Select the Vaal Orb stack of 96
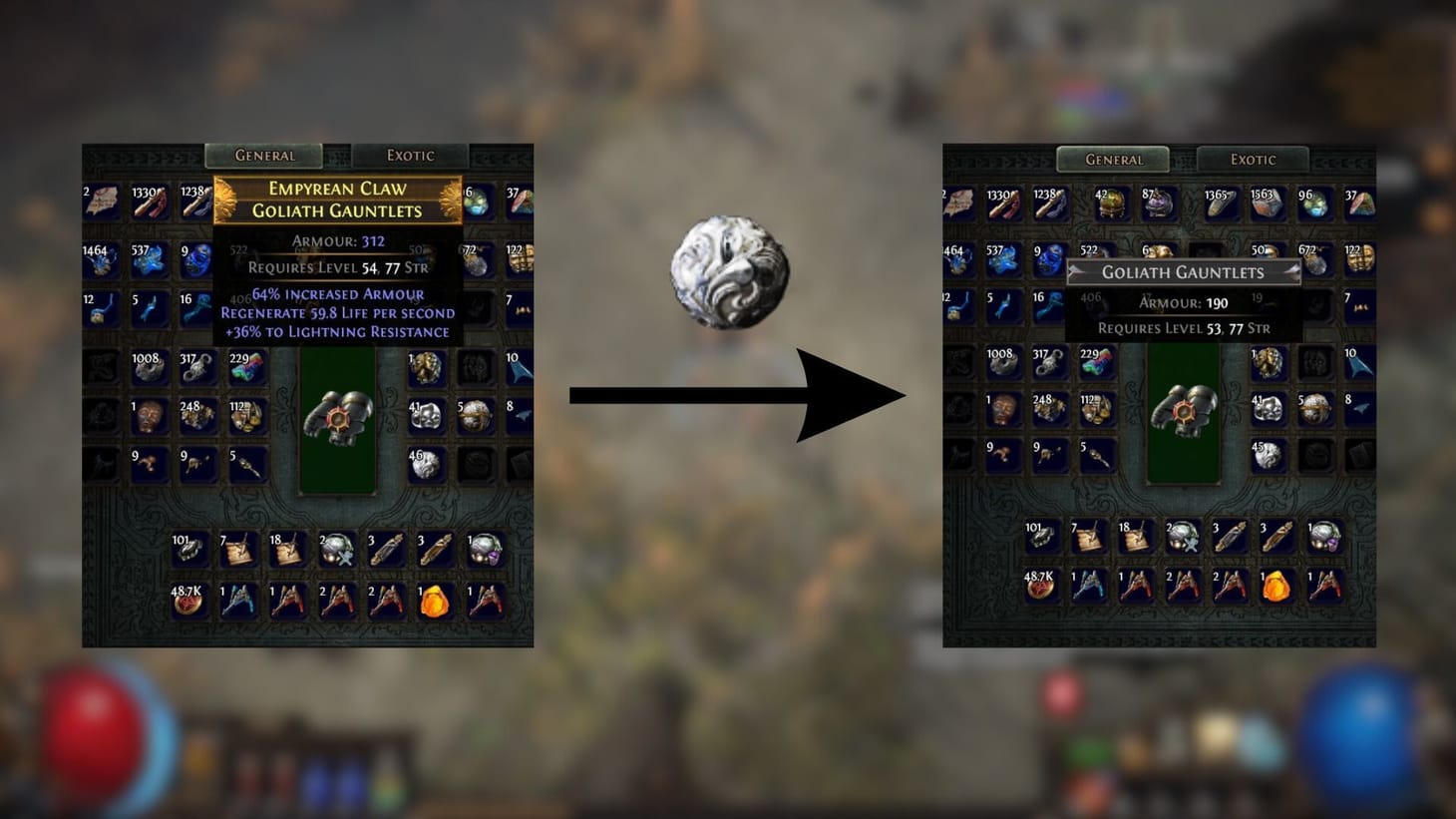Viewport: 1456px width, 819px height. (x=1316, y=205)
